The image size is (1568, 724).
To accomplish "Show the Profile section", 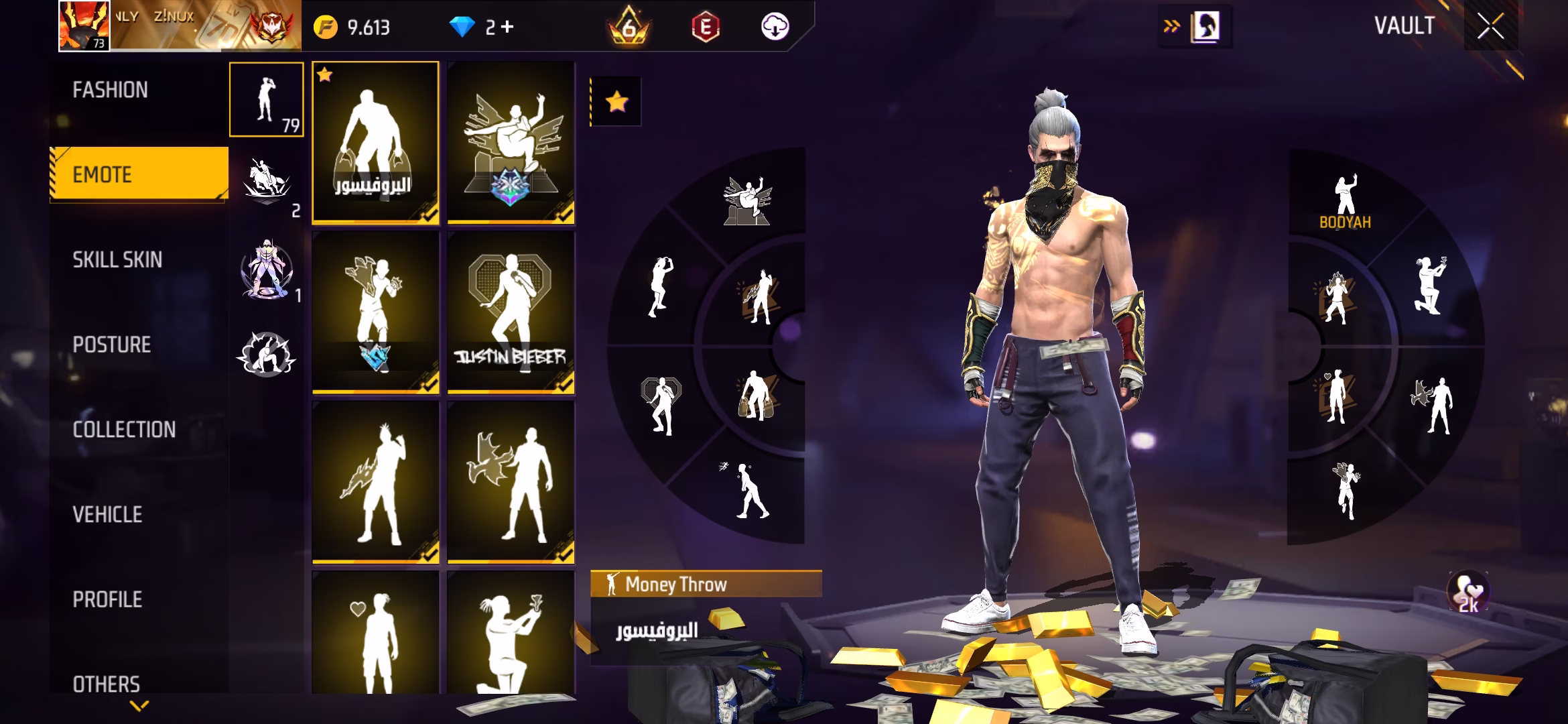I will coord(107,599).
